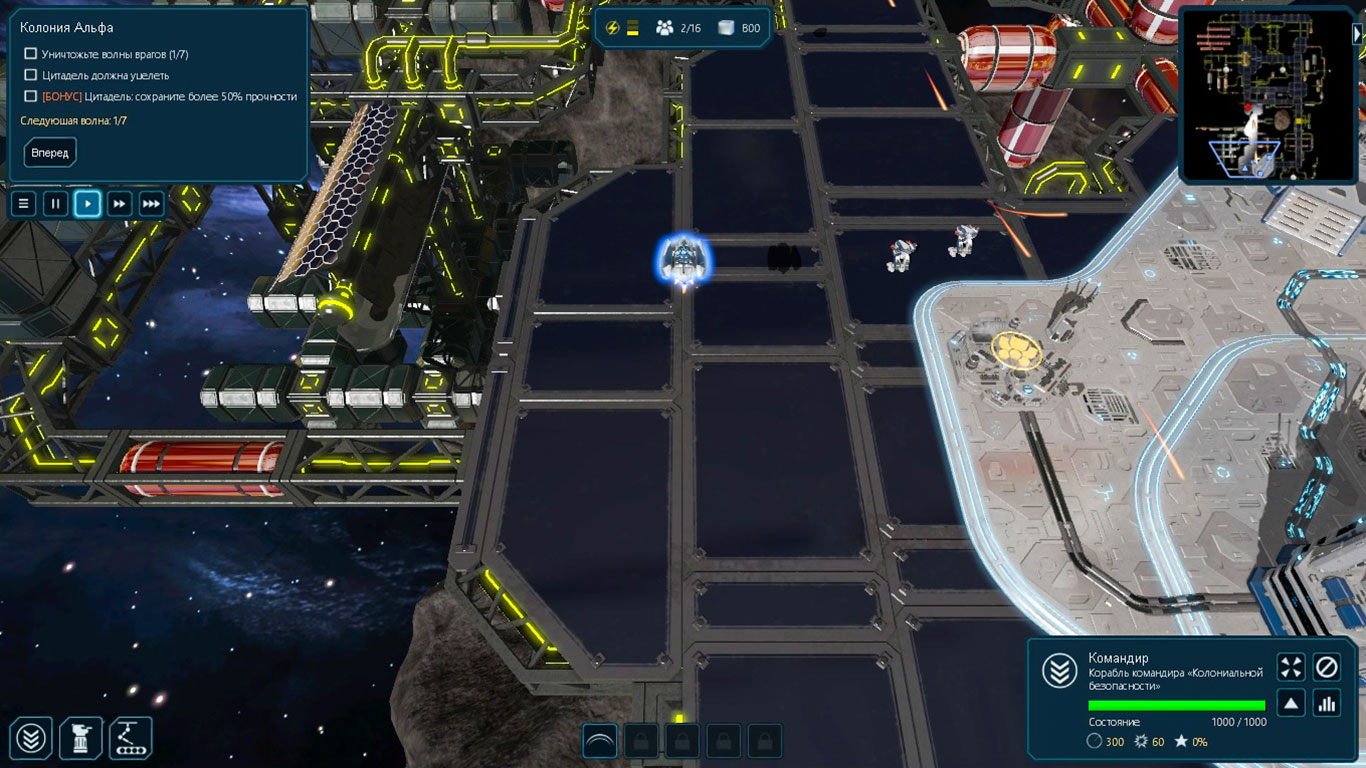Switch to double fast-forward speed
This screenshot has height=768, width=1366.
[x=119, y=204]
